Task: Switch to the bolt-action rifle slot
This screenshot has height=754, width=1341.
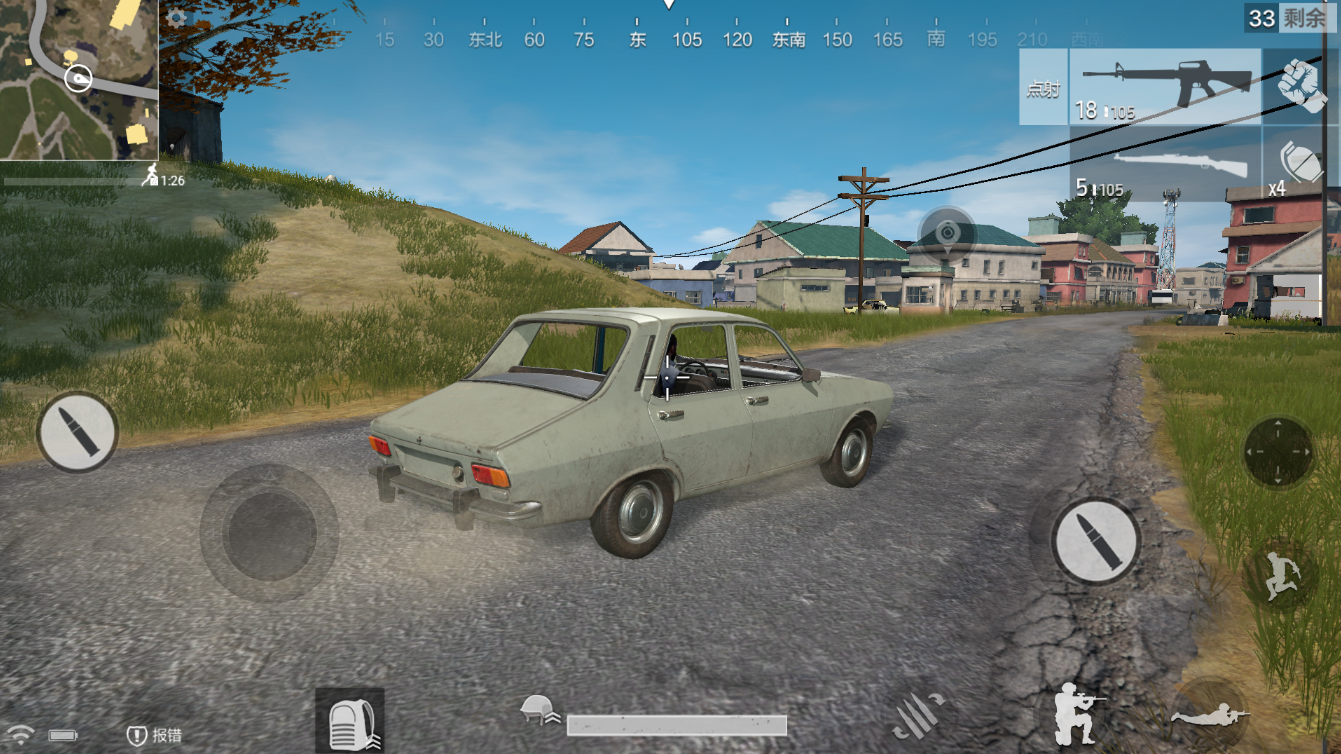Action: tap(1165, 165)
